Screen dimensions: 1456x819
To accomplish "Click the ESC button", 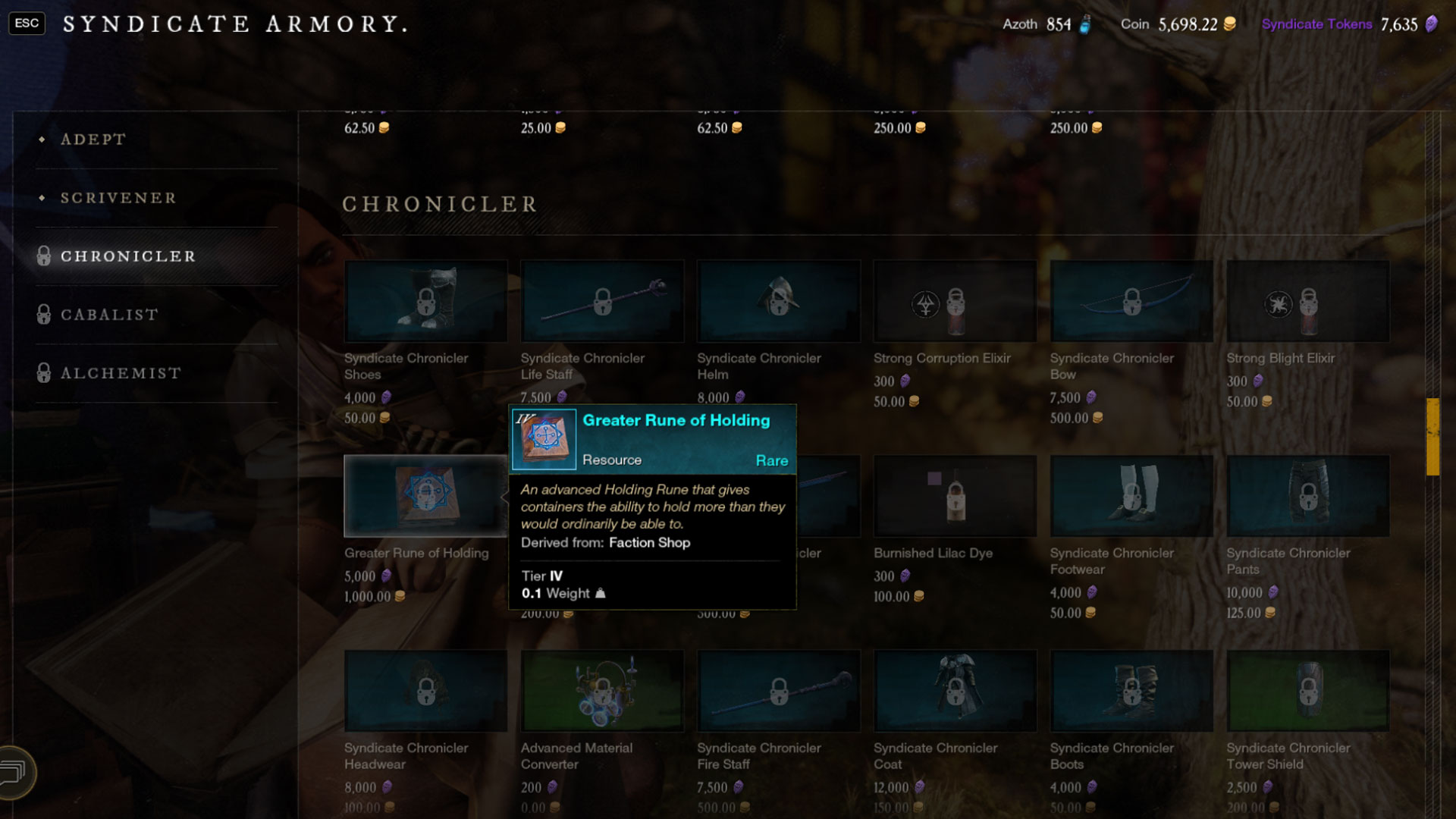I will click(27, 23).
